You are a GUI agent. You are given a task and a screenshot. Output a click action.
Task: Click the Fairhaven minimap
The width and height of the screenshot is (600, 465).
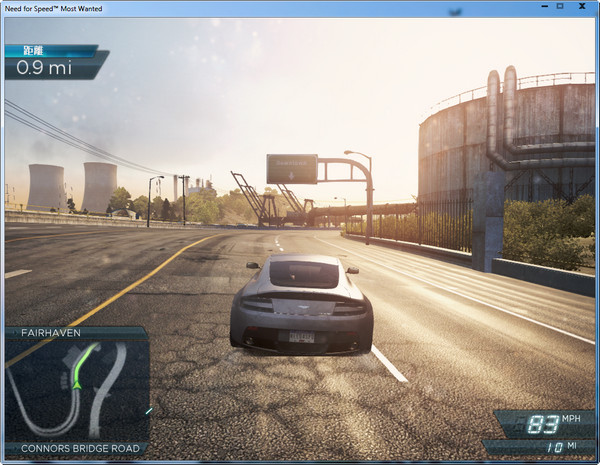pos(76,391)
